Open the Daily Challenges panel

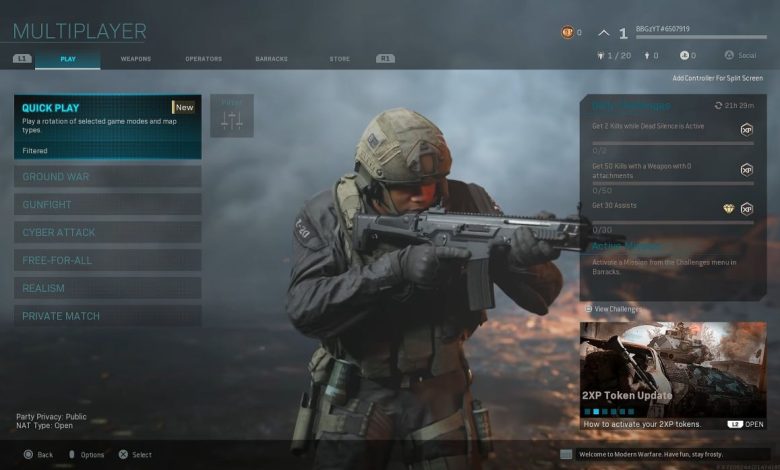673,105
